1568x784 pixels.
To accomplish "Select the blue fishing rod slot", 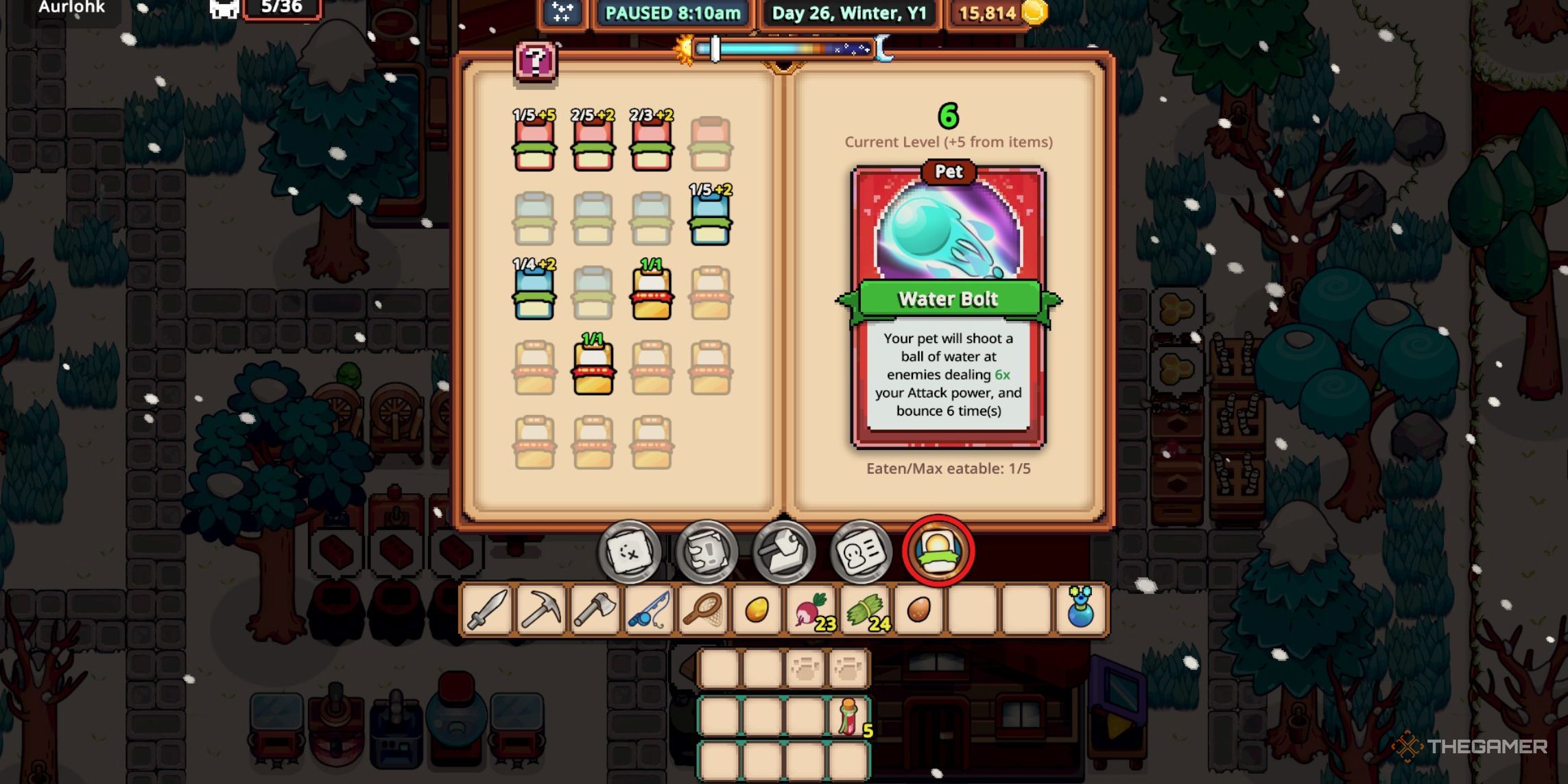I will 649,610.
